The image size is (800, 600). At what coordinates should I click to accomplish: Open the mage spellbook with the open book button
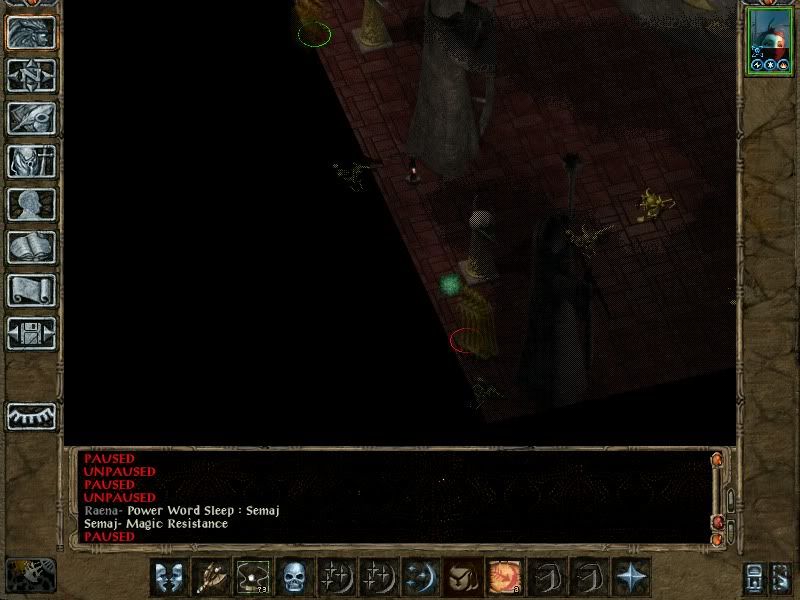31,247
